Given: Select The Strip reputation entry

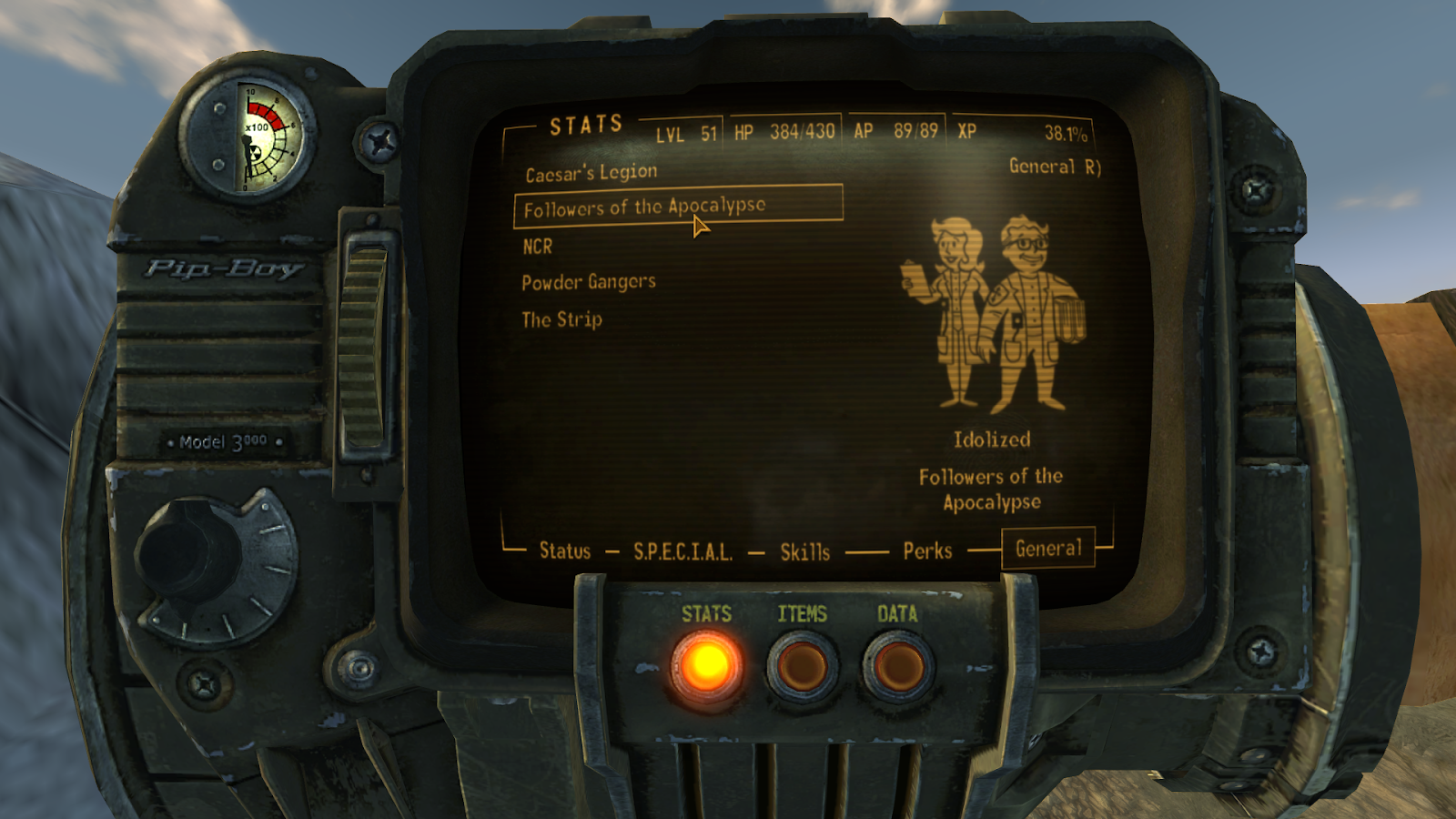Looking at the screenshot, I should [561, 319].
